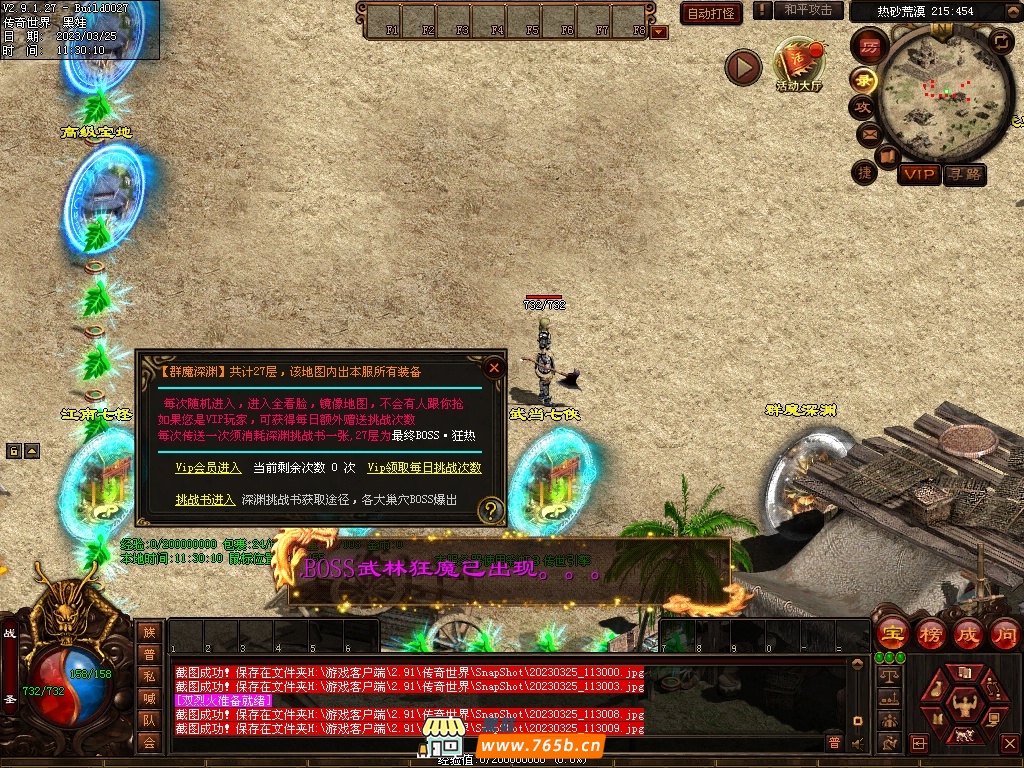Open the 765b shop icon overlay
The width and height of the screenshot is (1024, 768).
click(x=444, y=742)
